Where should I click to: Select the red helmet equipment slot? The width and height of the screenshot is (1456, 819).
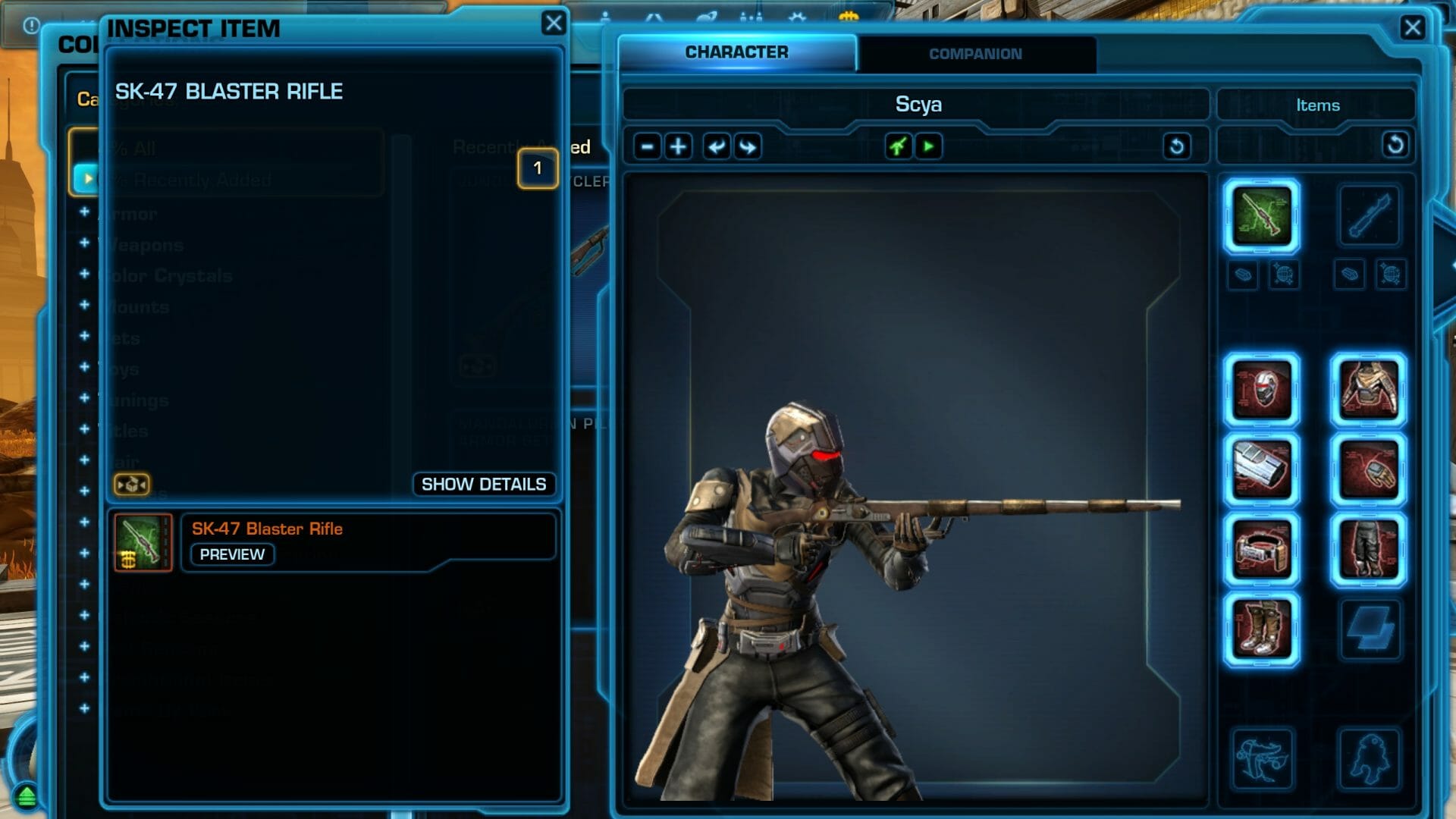point(1261,391)
